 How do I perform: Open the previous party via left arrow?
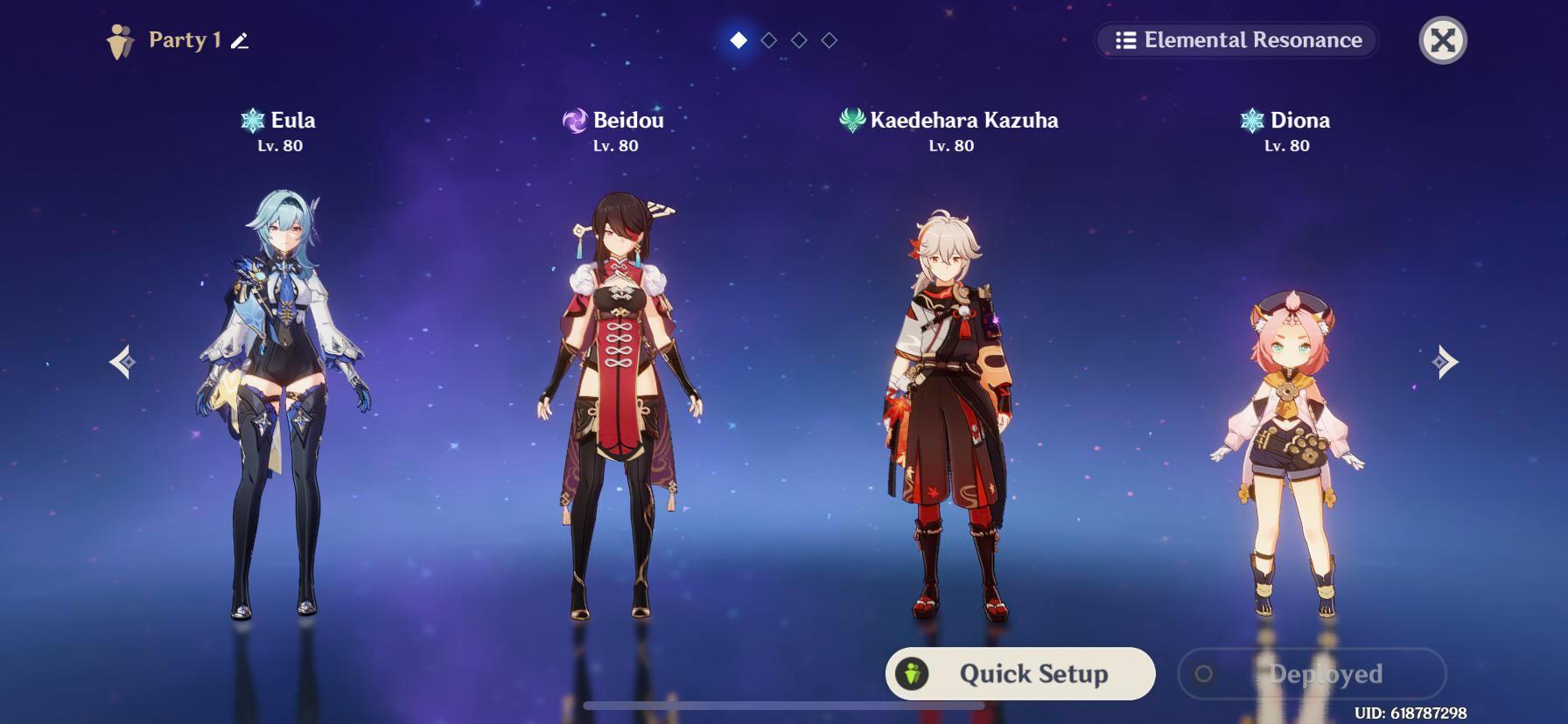pos(123,359)
